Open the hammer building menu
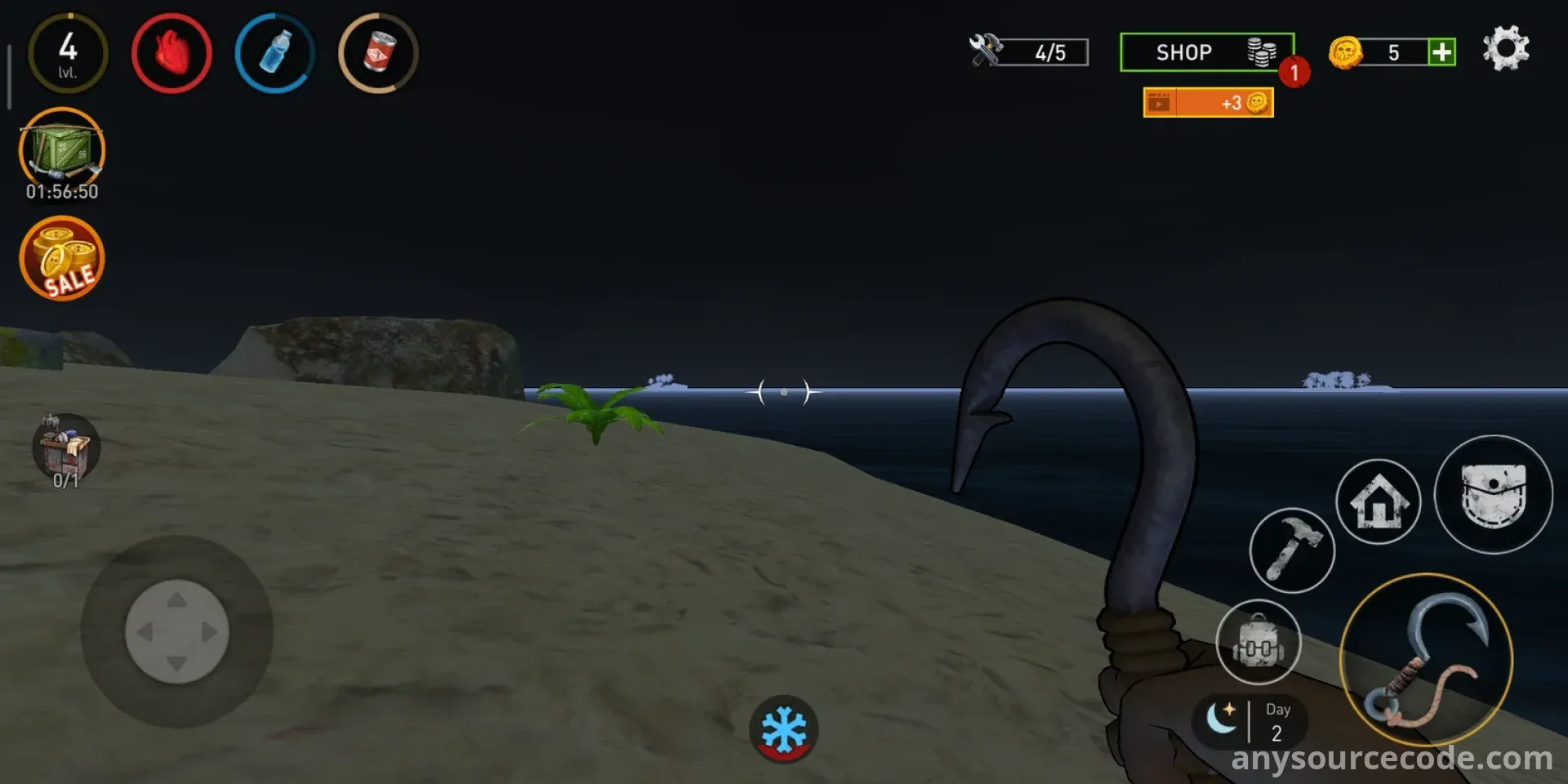1568x784 pixels. (x=1292, y=550)
